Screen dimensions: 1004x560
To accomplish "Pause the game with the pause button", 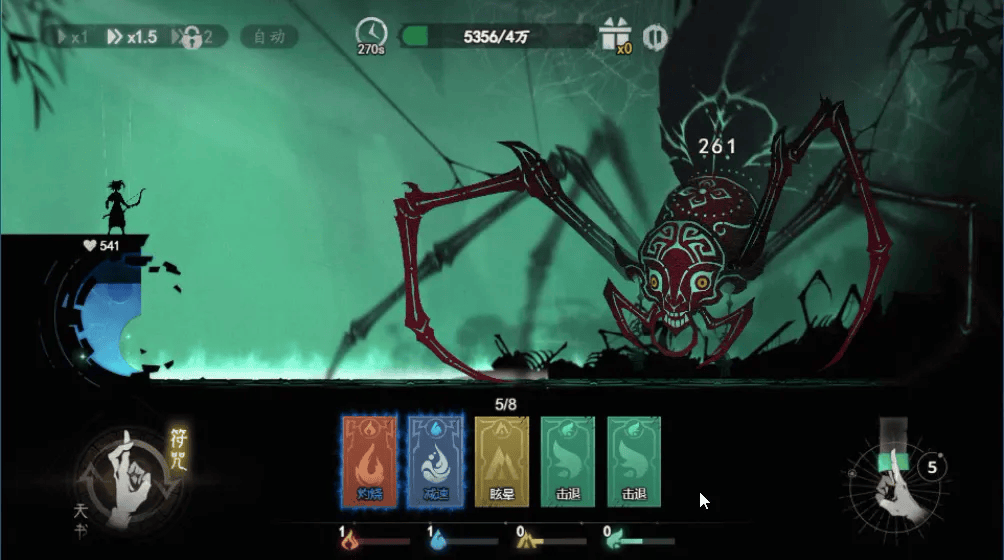I will point(655,37).
